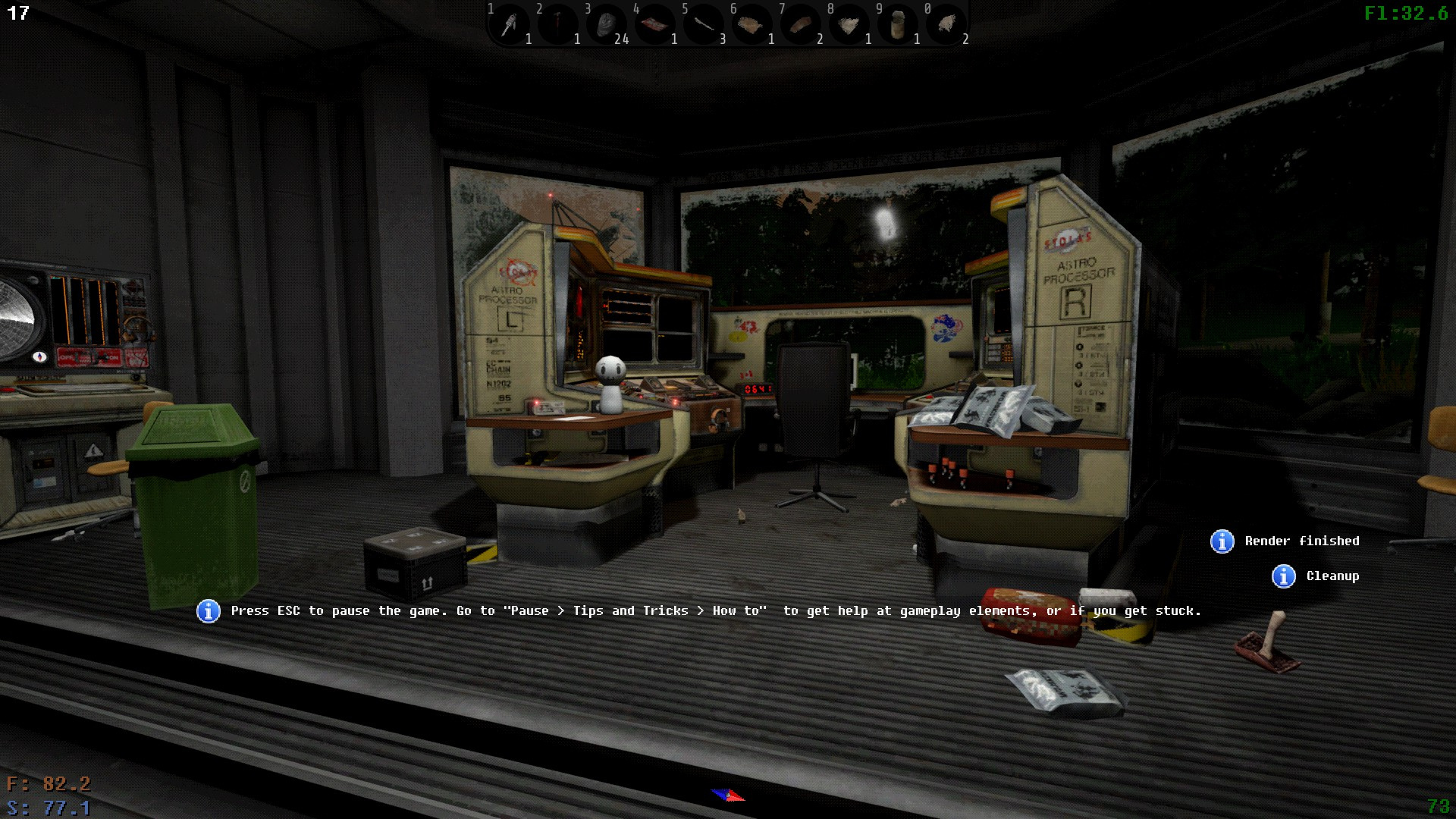Select the dark red hammer in slot 2

[x=558, y=25]
